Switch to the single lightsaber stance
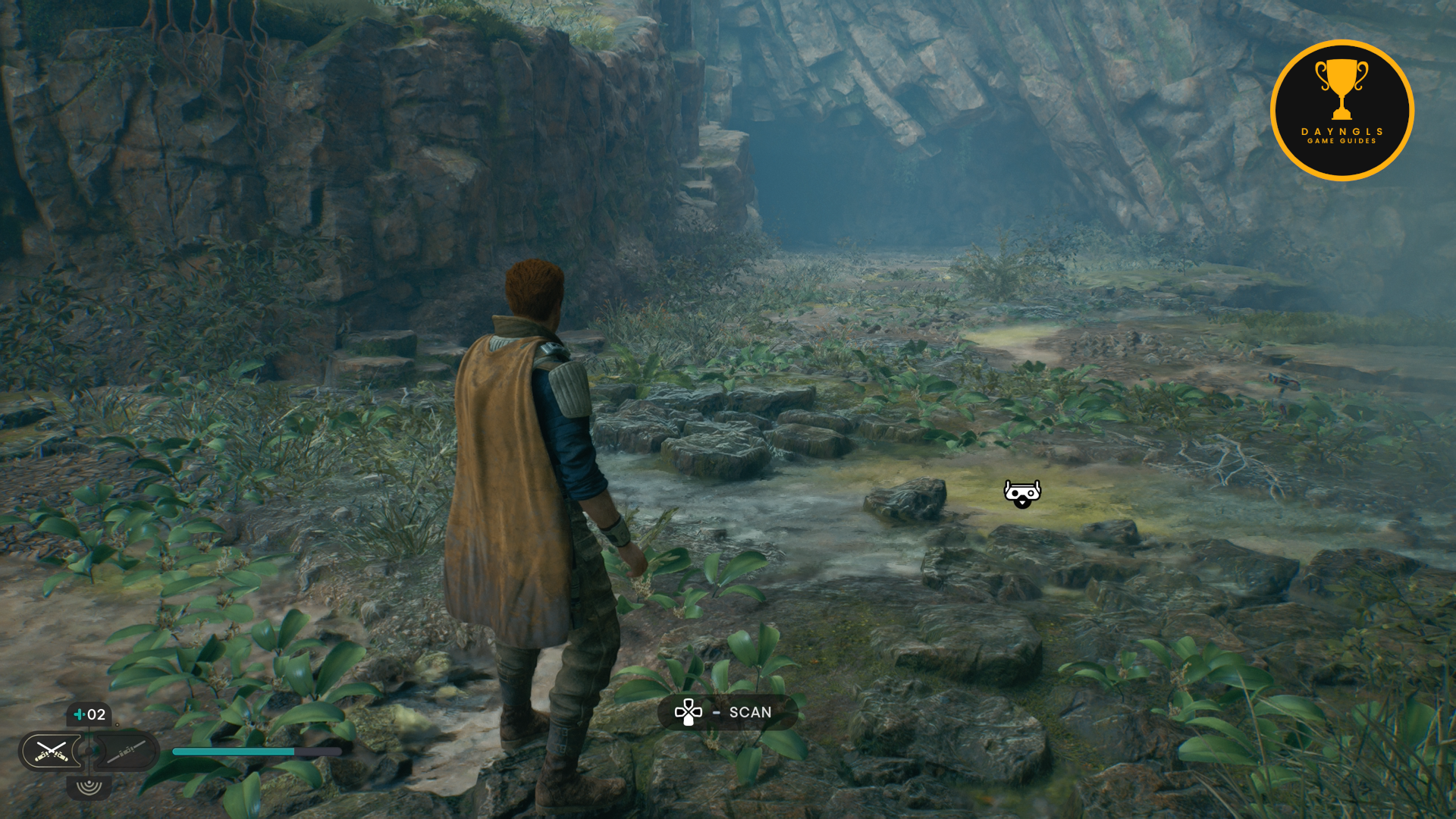 [x=126, y=752]
